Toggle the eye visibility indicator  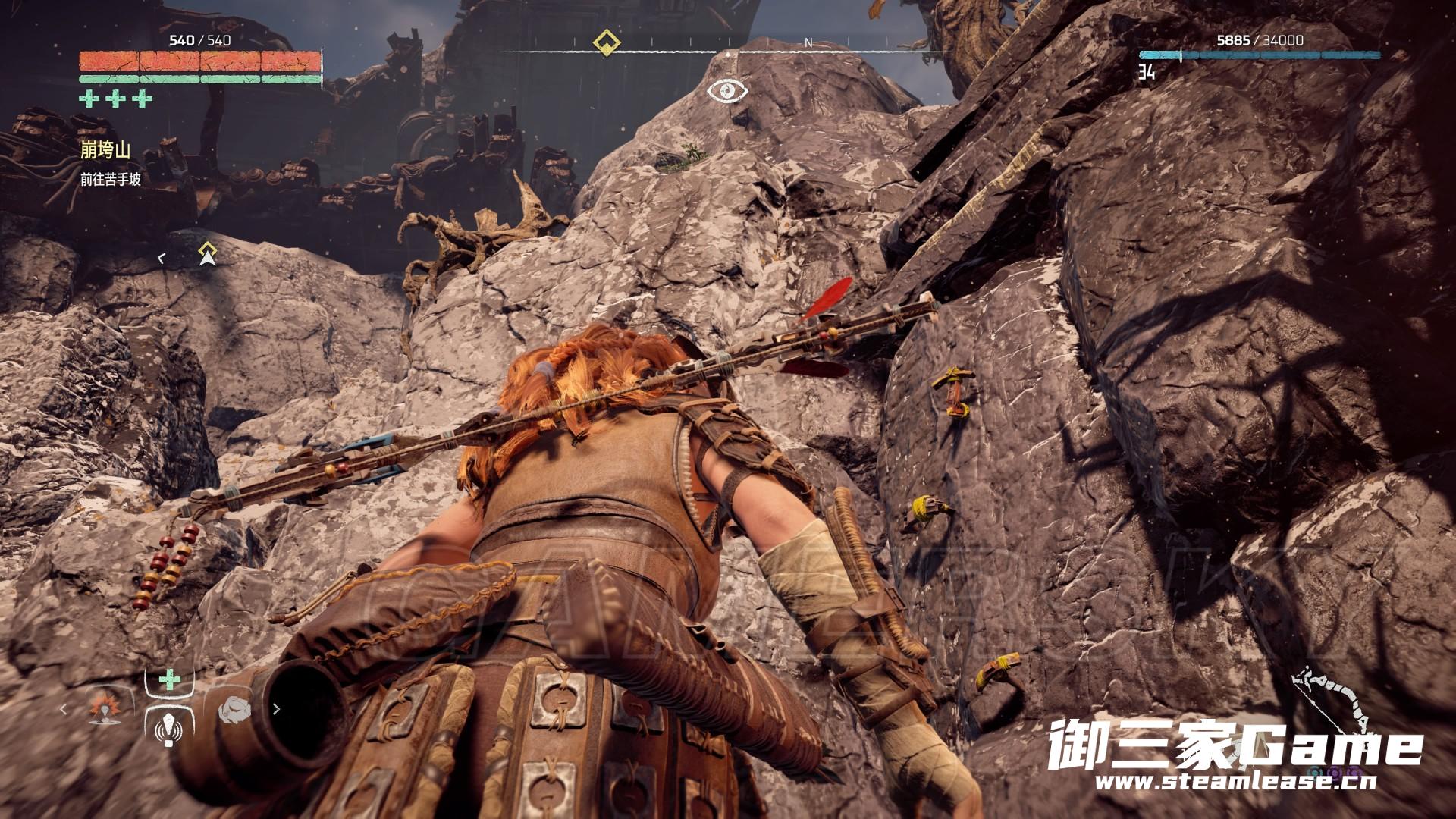pyautogui.click(x=727, y=91)
